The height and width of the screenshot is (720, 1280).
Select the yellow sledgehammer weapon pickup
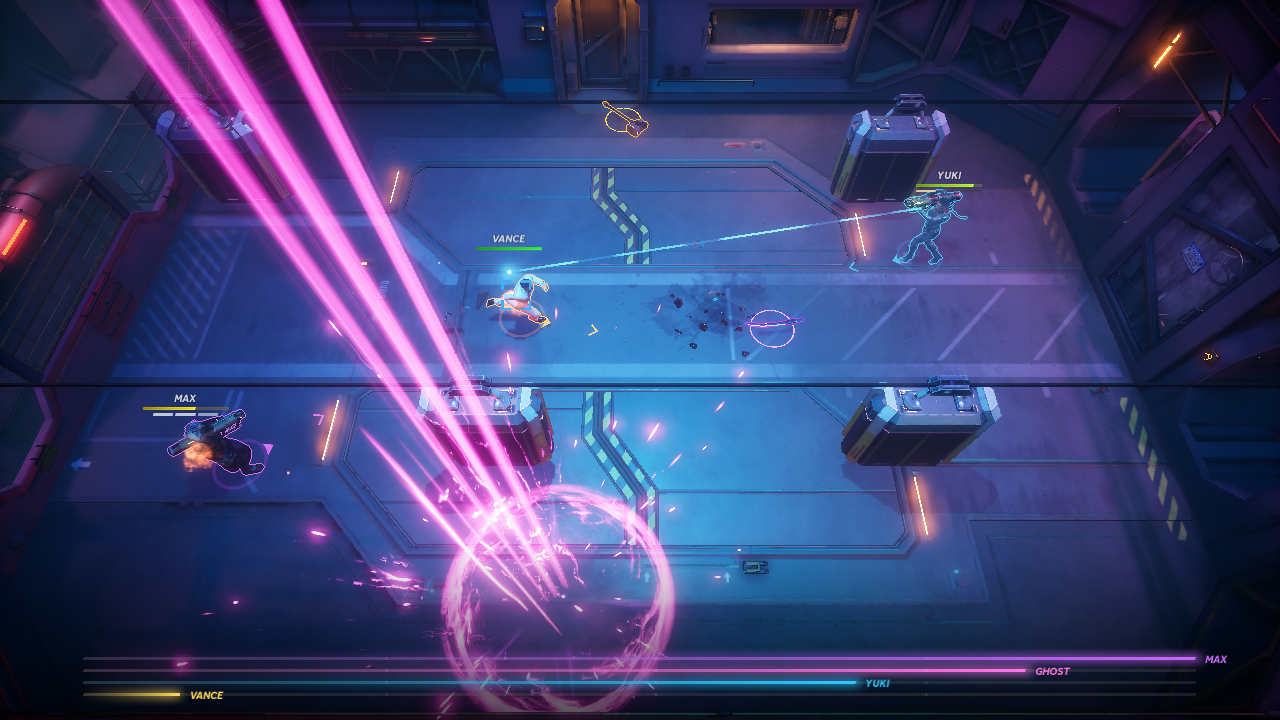pos(623,118)
